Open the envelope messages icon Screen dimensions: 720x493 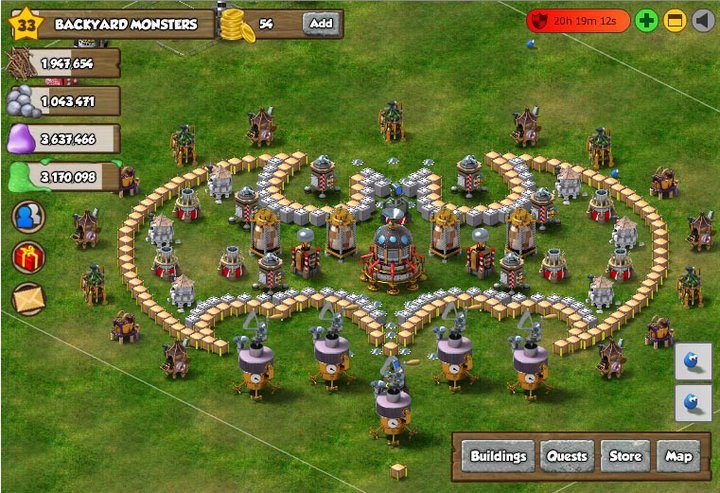[28, 297]
